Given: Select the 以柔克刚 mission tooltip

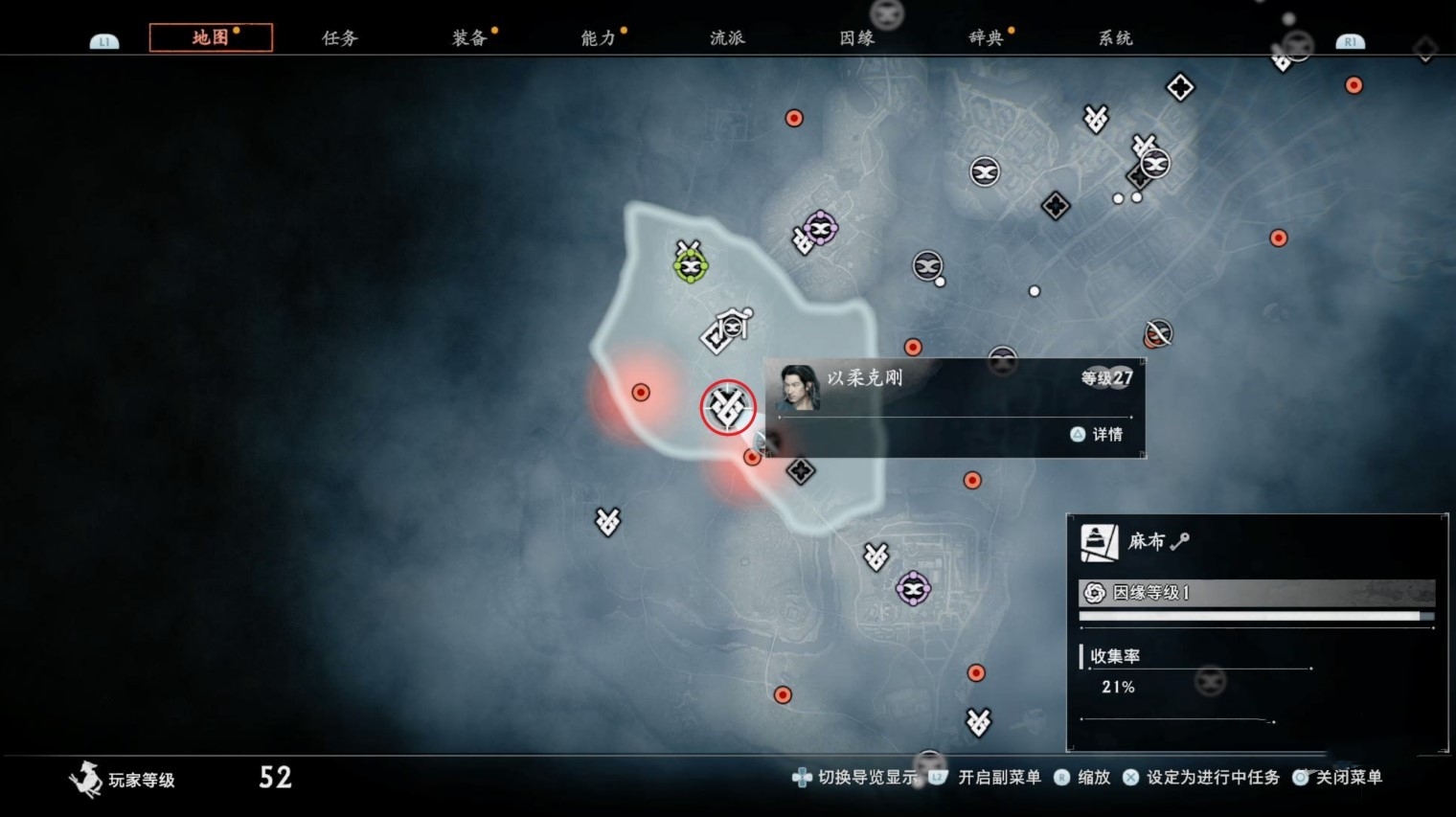Looking at the screenshot, I should click(x=954, y=407).
